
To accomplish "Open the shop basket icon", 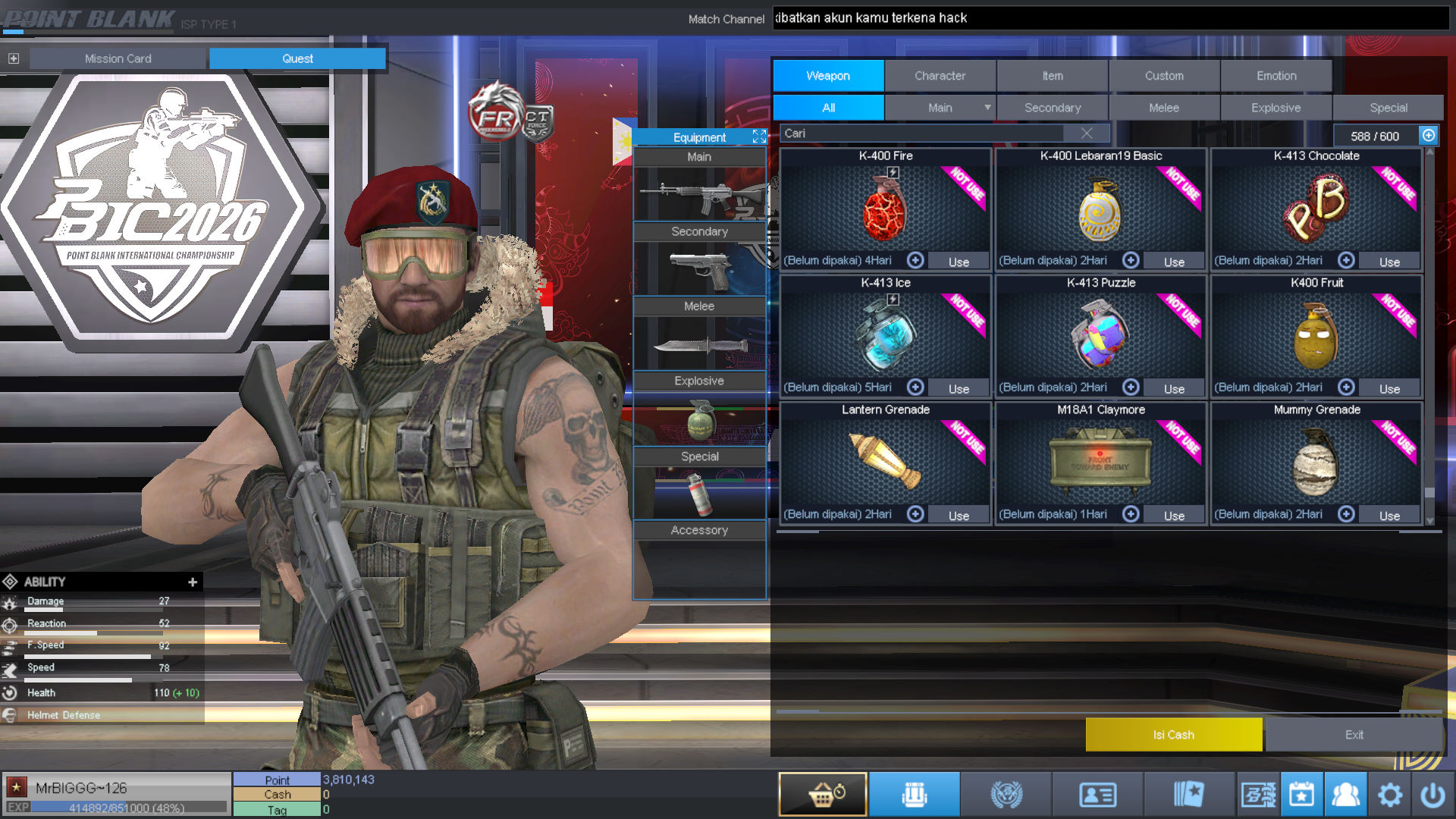I will click(823, 794).
